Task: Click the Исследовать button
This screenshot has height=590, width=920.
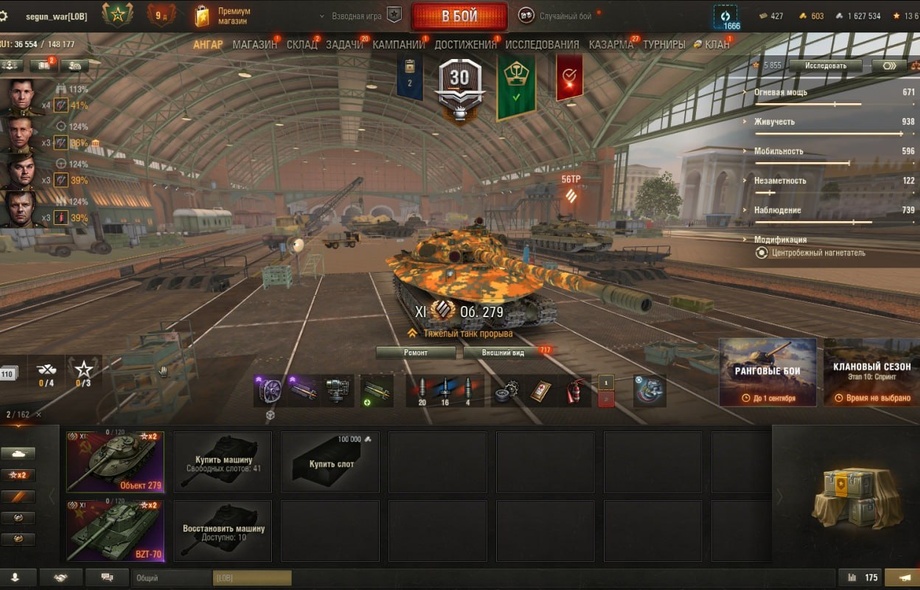Action: [x=825, y=66]
